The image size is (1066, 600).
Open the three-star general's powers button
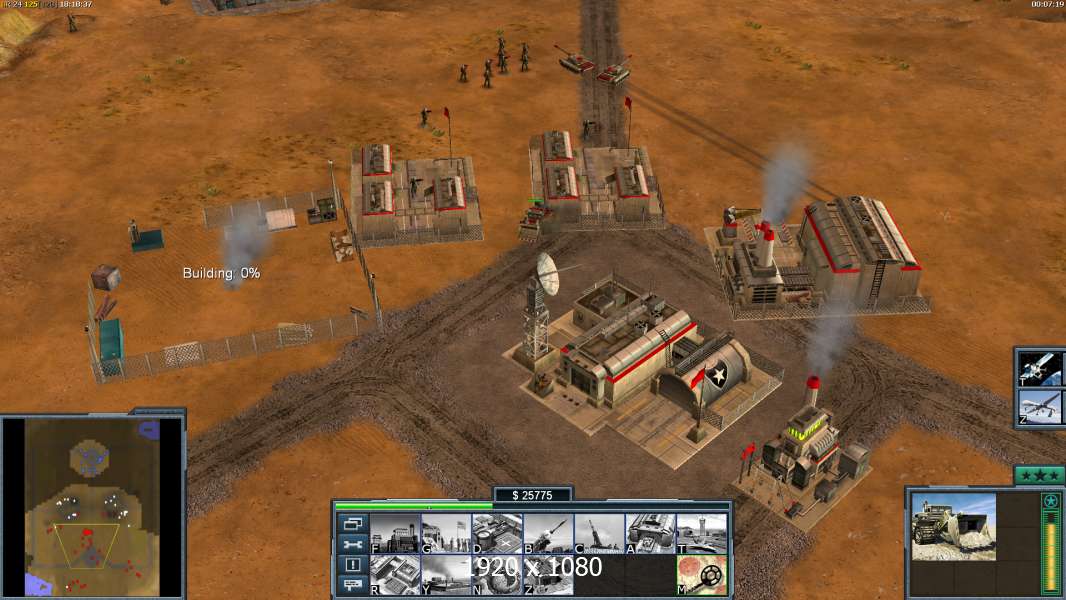tap(1039, 476)
